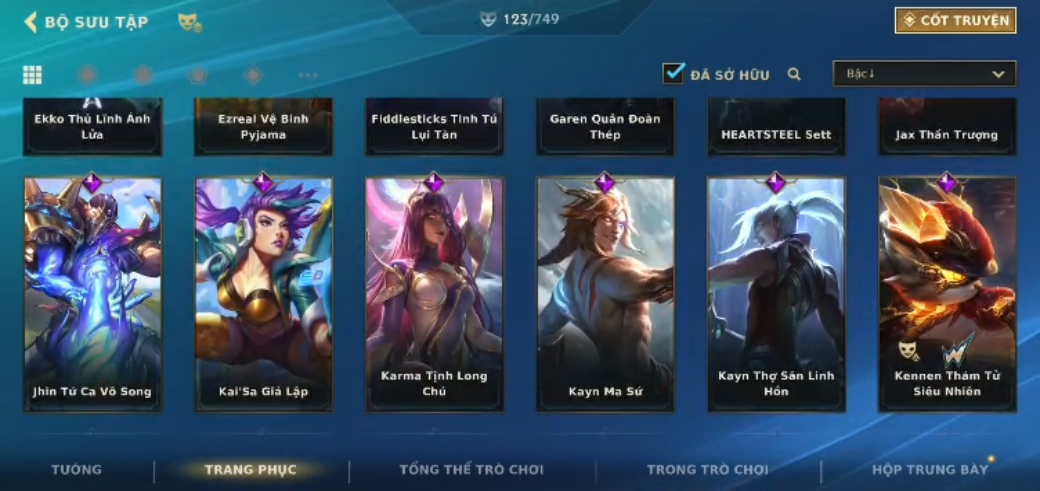1040x491 pixels.
Task: Open the Tổng Thể Trò Chơi tab
Action: pos(472,470)
